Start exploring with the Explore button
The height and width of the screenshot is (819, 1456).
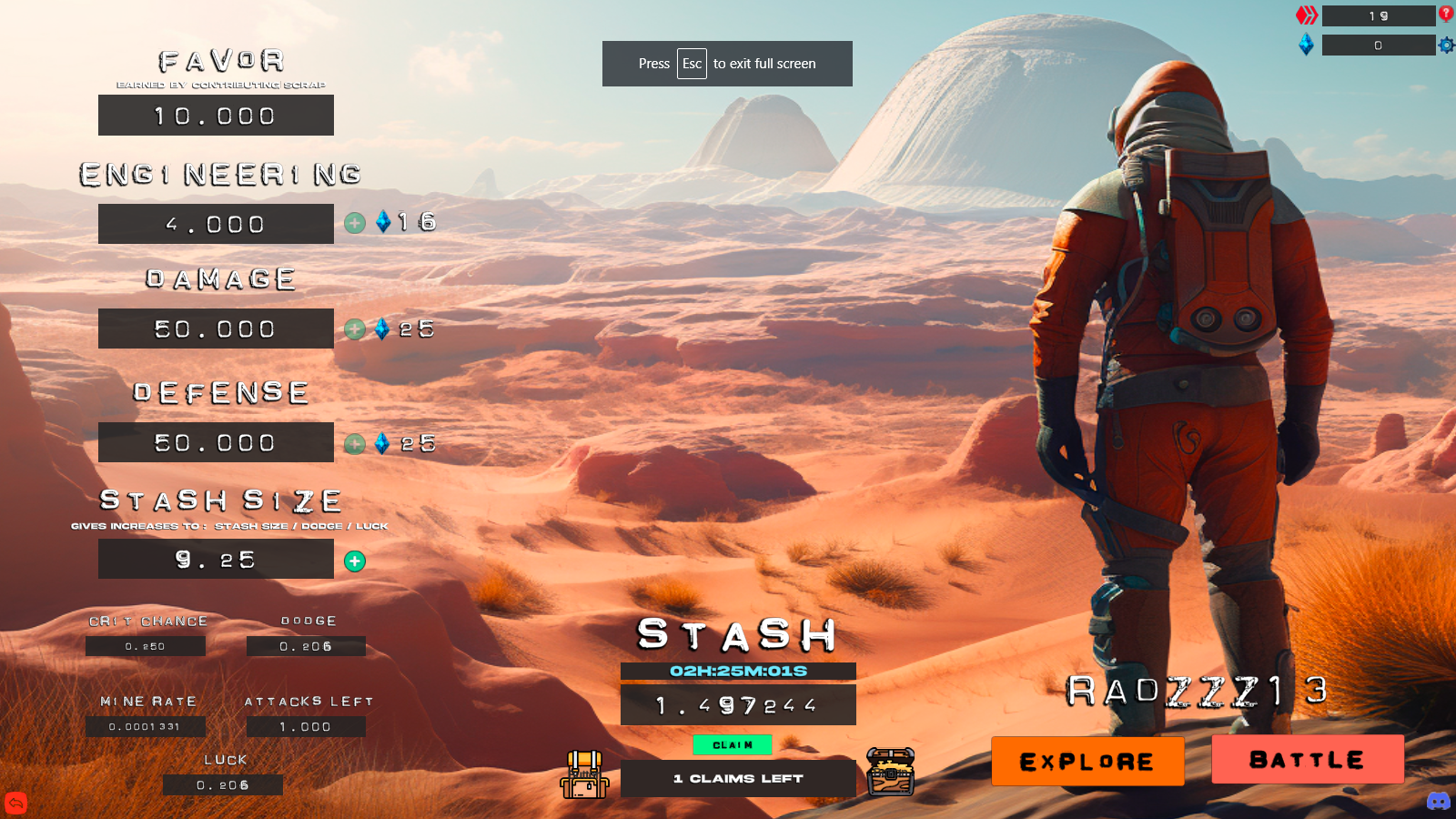[x=1087, y=761]
